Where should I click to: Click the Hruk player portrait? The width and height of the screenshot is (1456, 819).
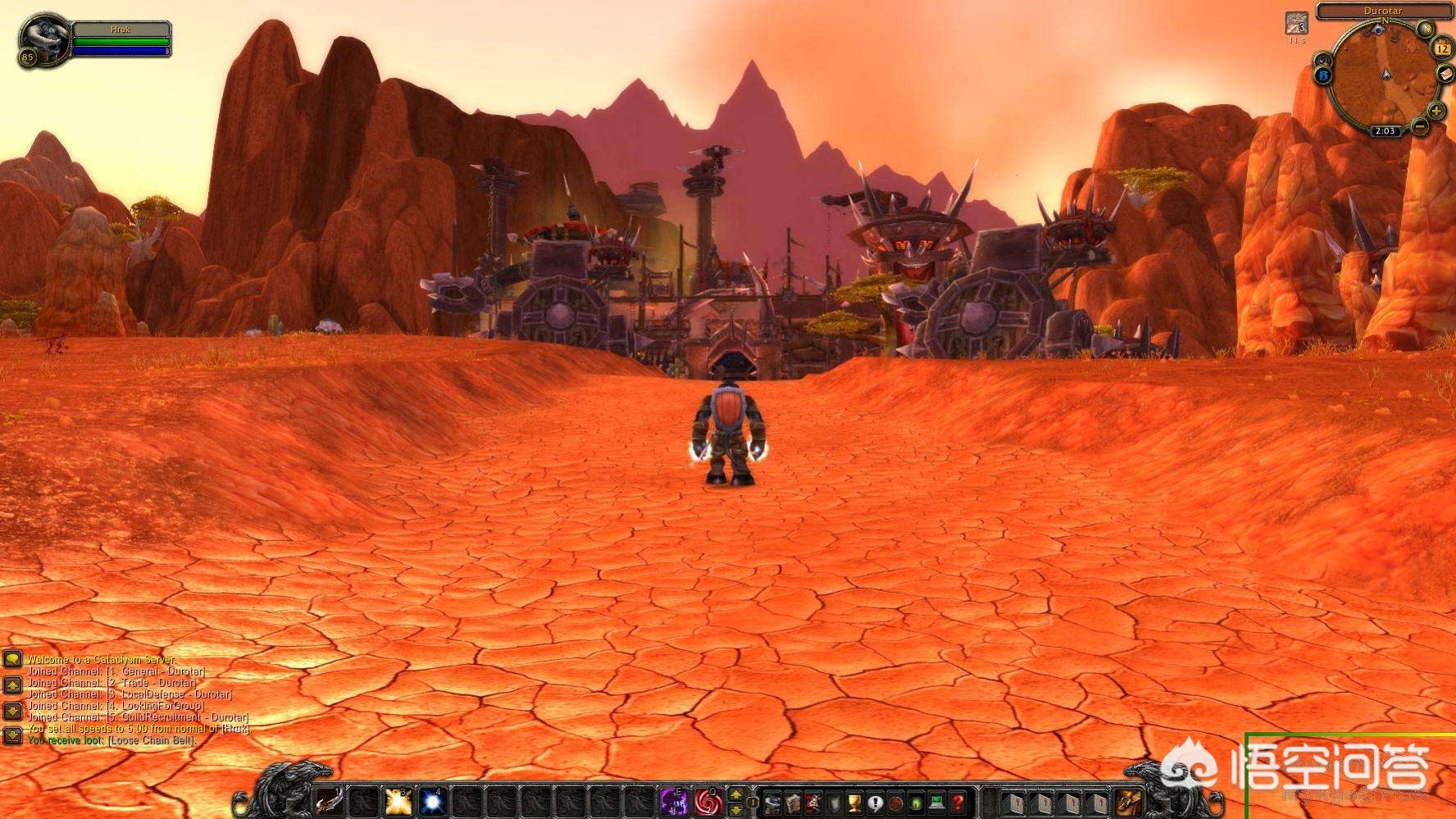[x=44, y=38]
